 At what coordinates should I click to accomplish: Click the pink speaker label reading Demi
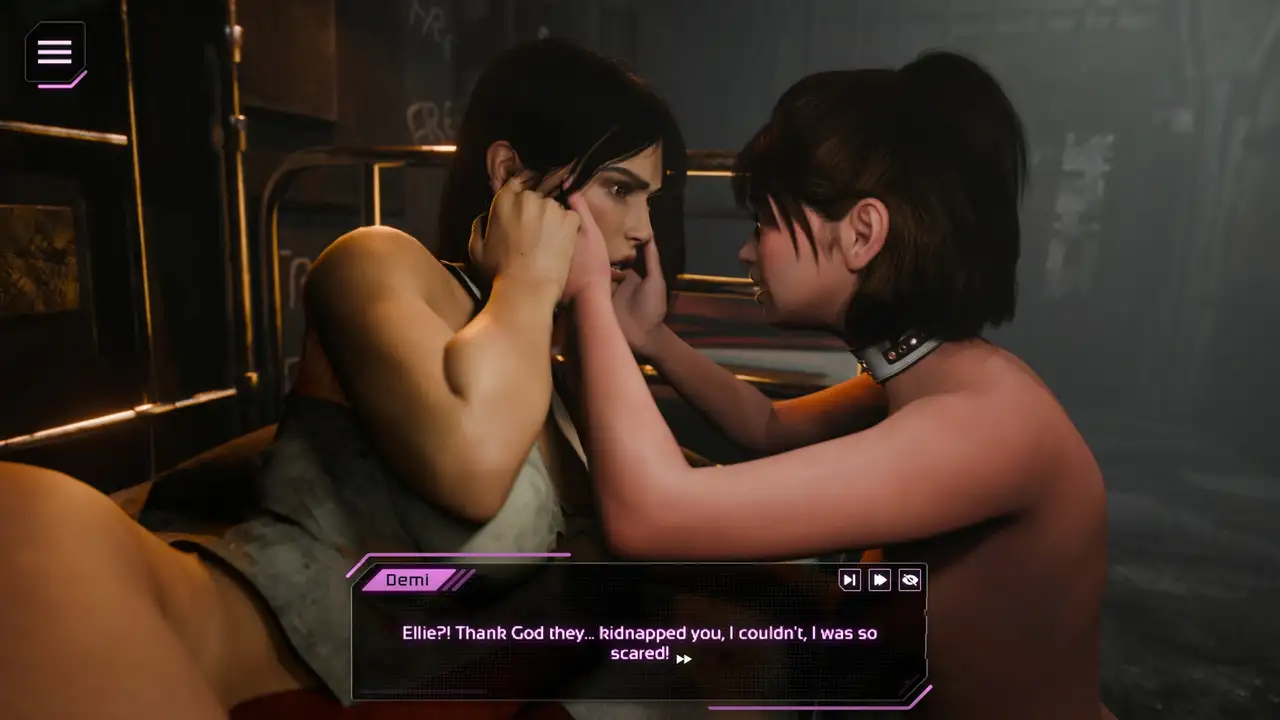tap(408, 580)
